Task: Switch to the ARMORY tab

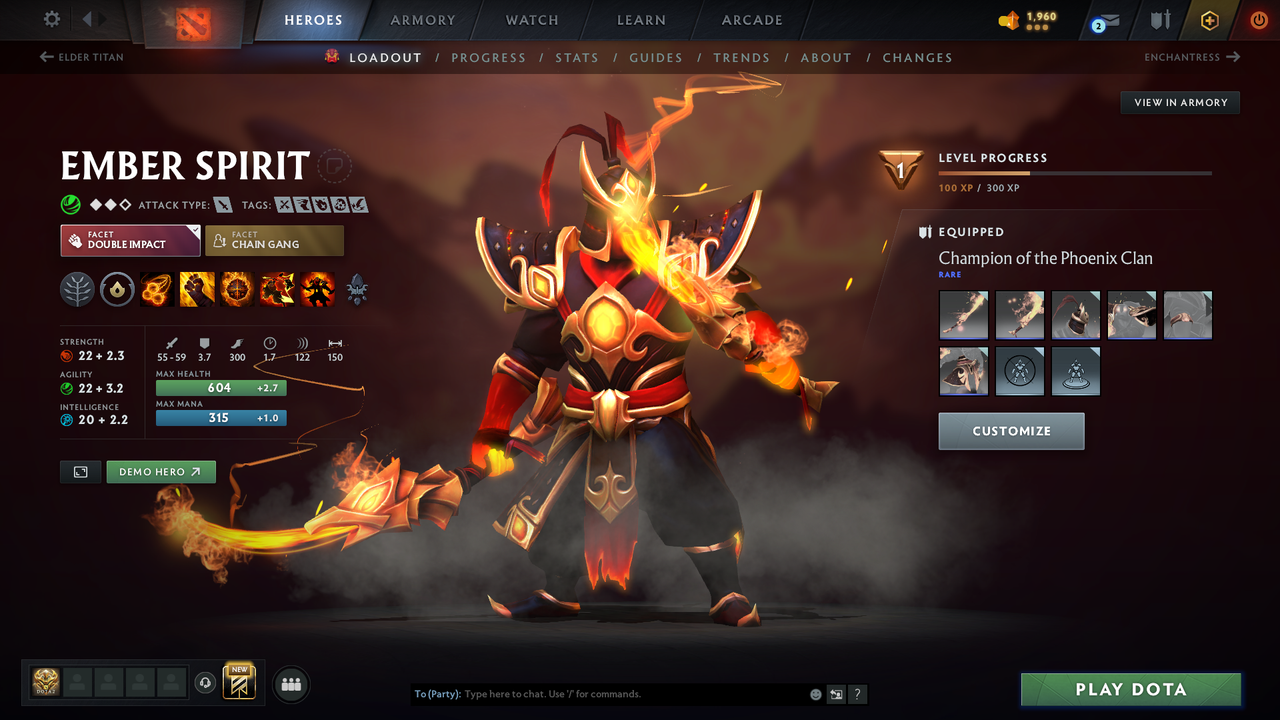Action: click(x=422, y=20)
